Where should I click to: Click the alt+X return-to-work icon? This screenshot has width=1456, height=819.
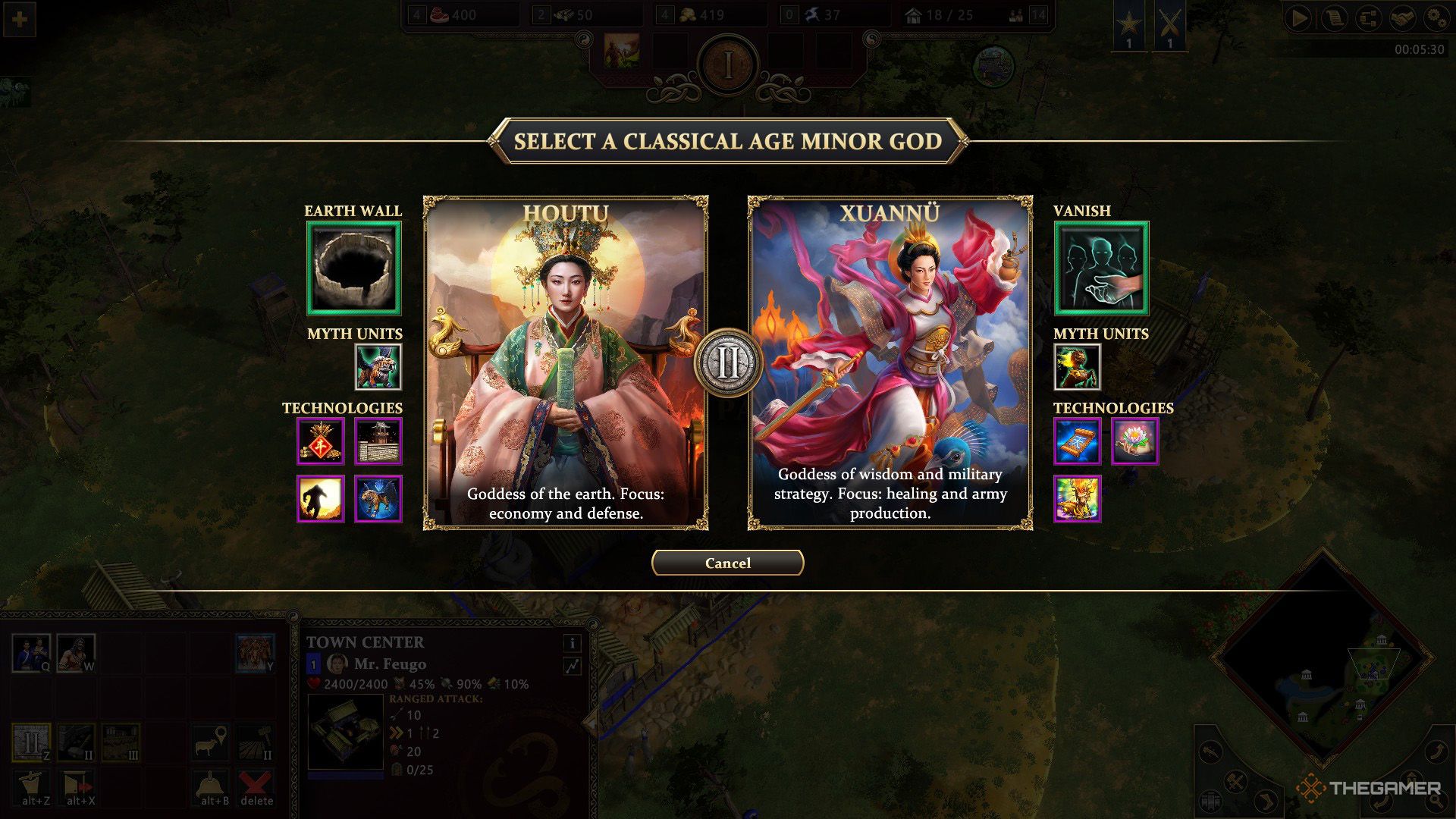coord(78,786)
